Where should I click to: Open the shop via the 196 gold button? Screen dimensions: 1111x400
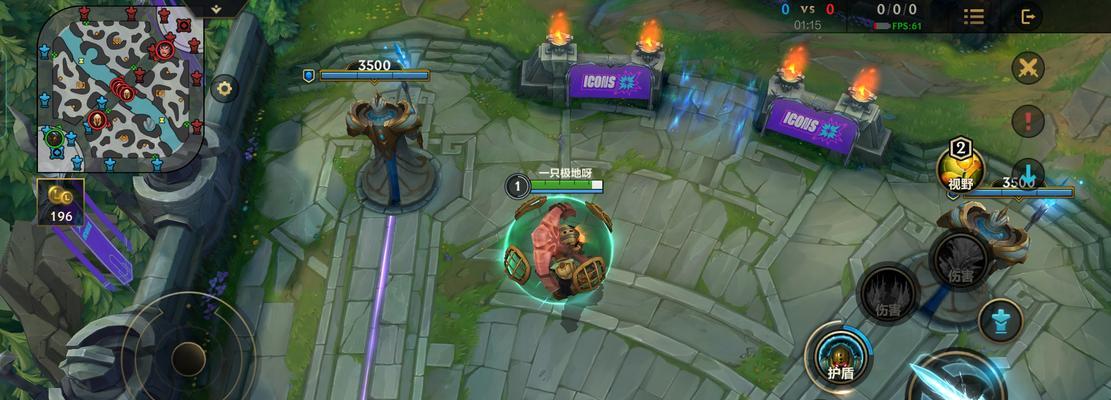click(60, 202)
